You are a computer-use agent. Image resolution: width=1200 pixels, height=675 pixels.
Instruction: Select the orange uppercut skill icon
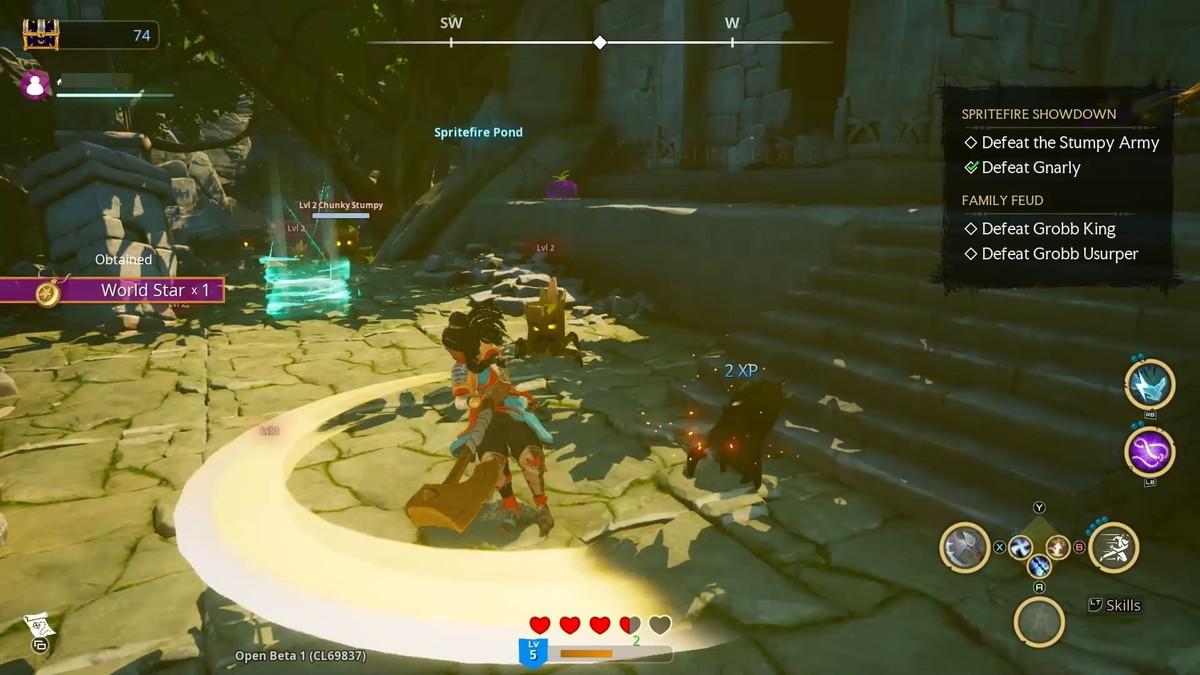[1058, 547]
